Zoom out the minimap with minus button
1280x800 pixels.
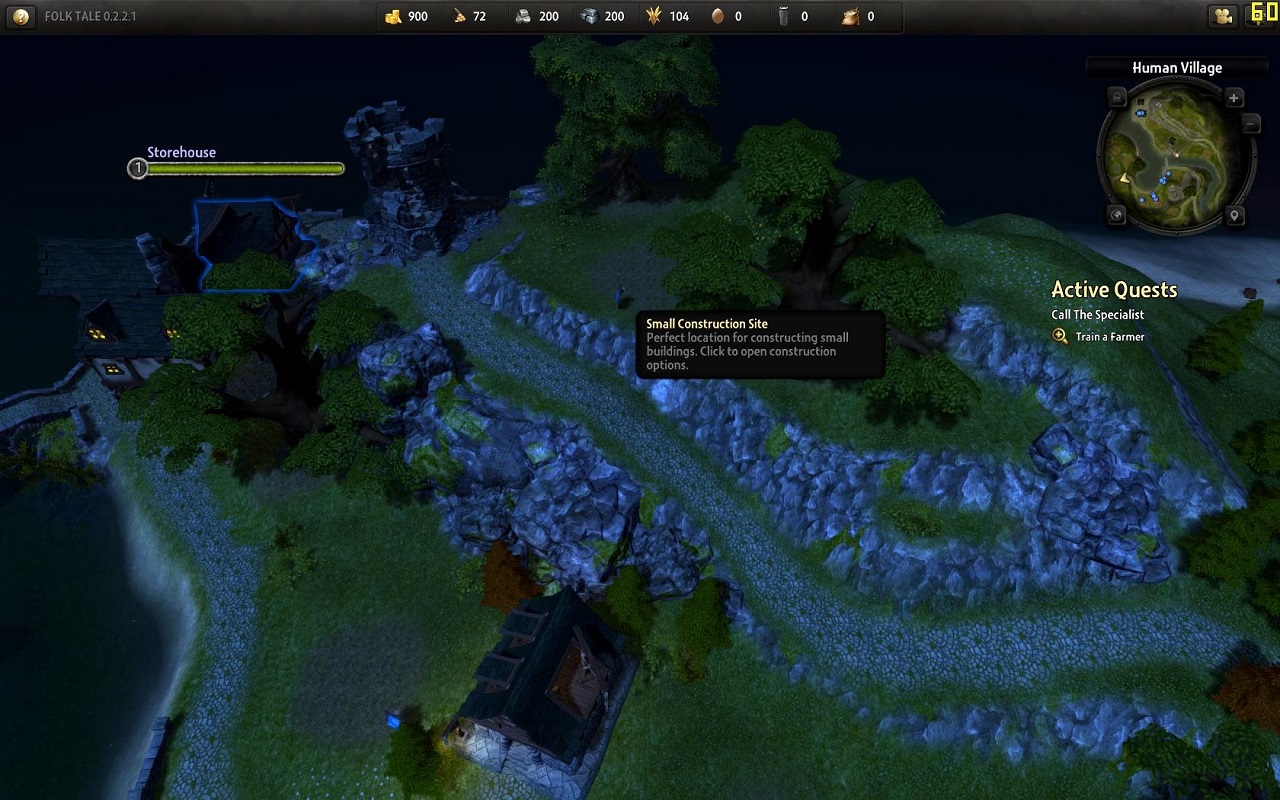coord(1251,124)
